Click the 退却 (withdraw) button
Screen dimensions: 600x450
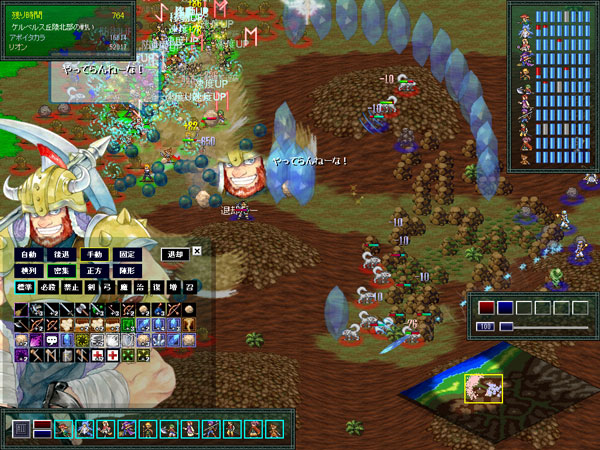174,254
